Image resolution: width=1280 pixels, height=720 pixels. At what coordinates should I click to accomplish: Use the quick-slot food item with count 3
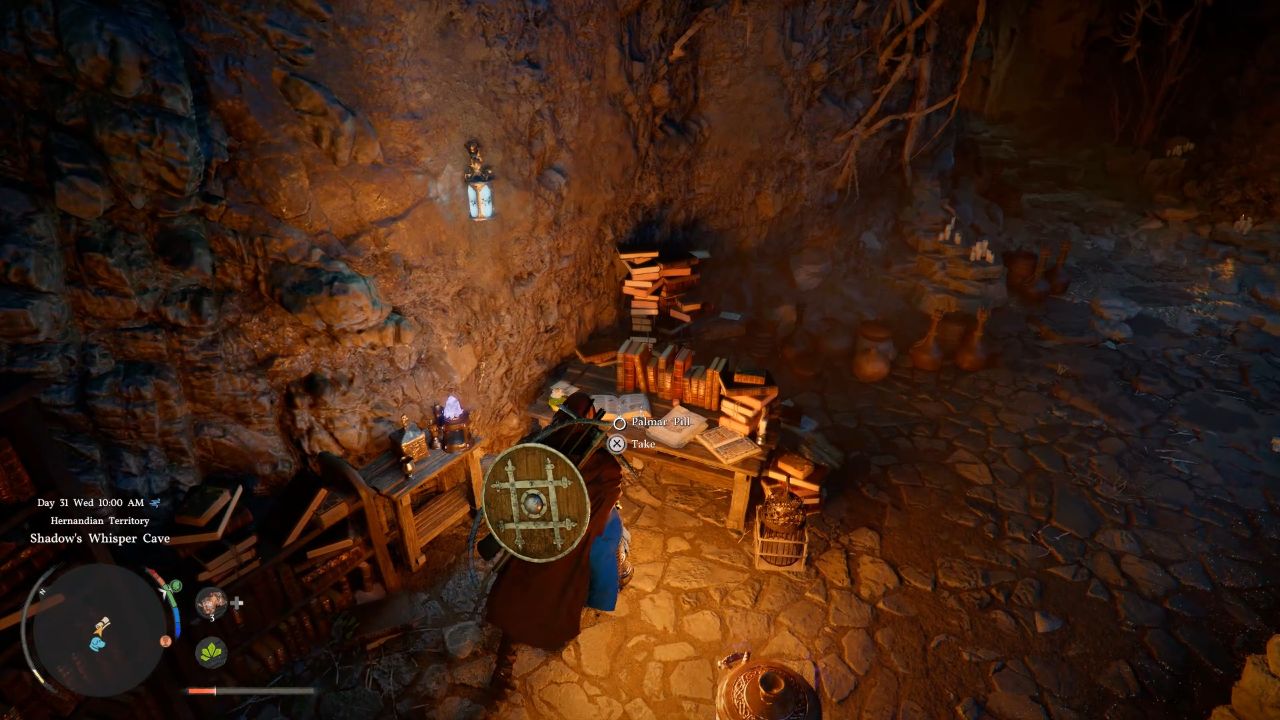(x=211, y=602)
